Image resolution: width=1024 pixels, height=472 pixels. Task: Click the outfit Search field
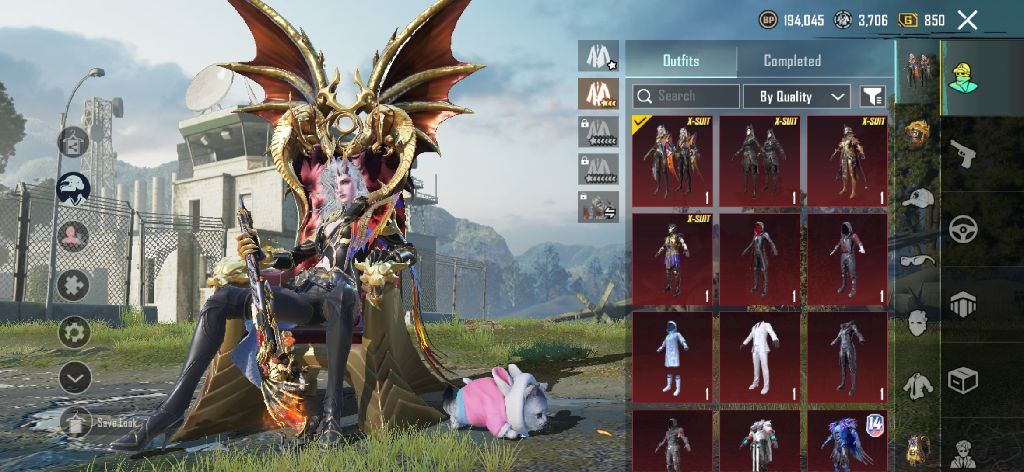[686, 96]
